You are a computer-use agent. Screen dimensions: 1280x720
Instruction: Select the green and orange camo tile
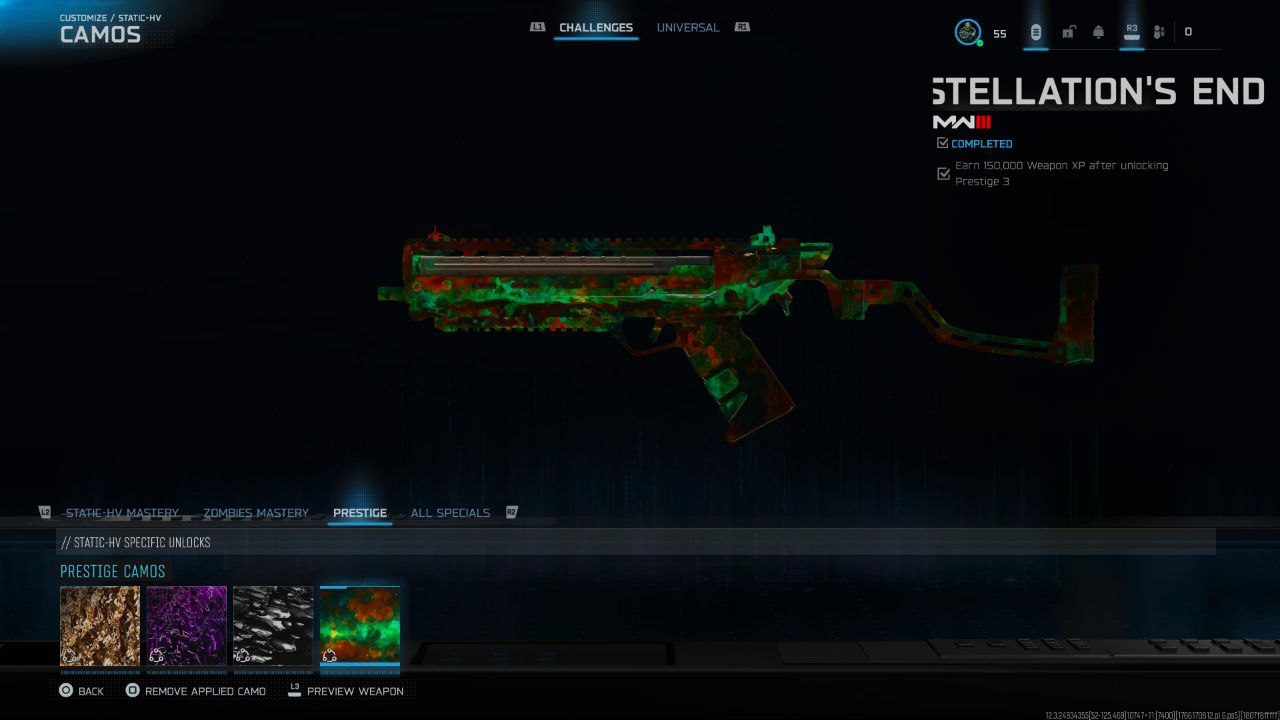point(360,626)
